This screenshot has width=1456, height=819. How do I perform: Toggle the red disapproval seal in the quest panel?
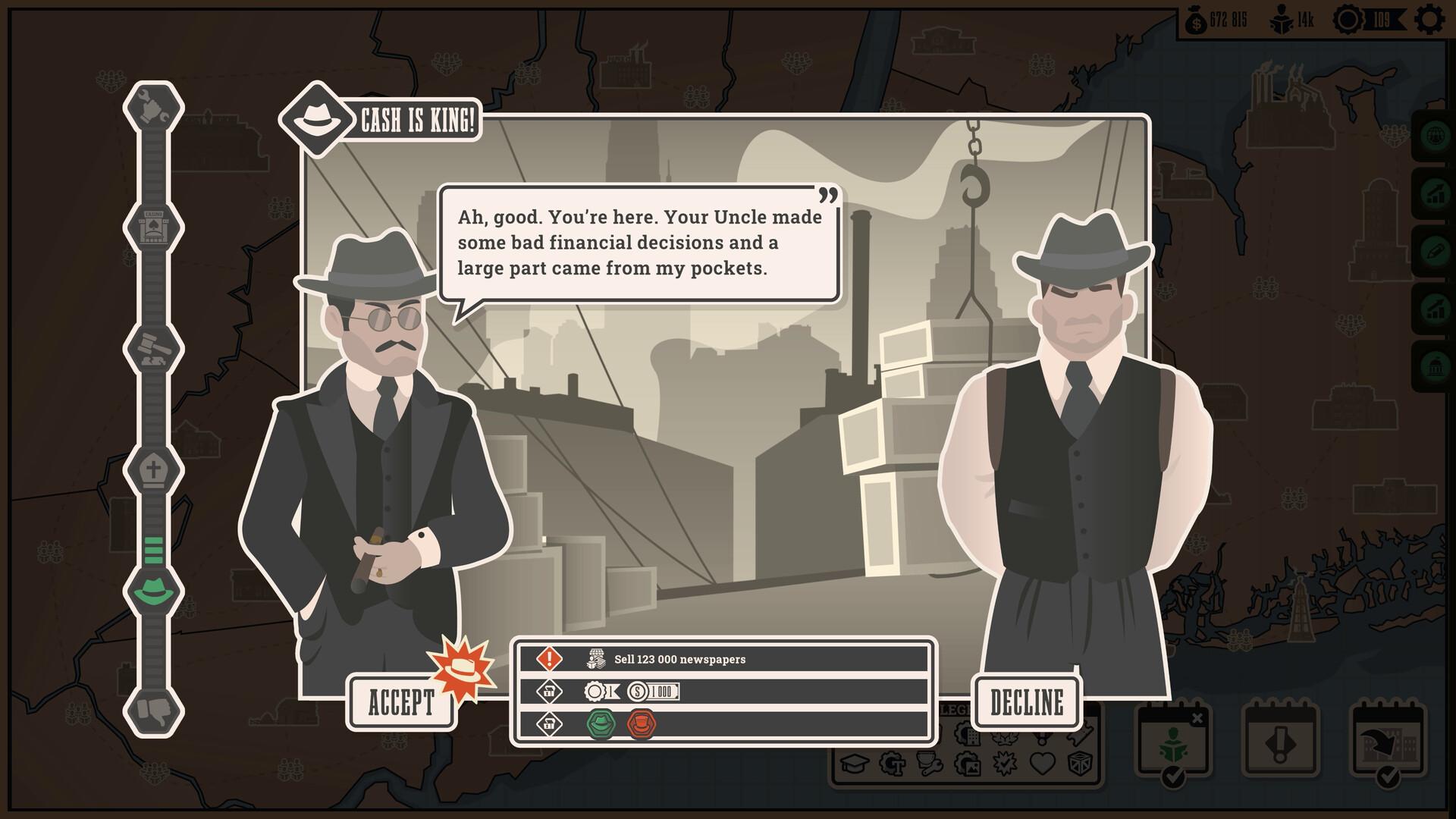point(643,724)
